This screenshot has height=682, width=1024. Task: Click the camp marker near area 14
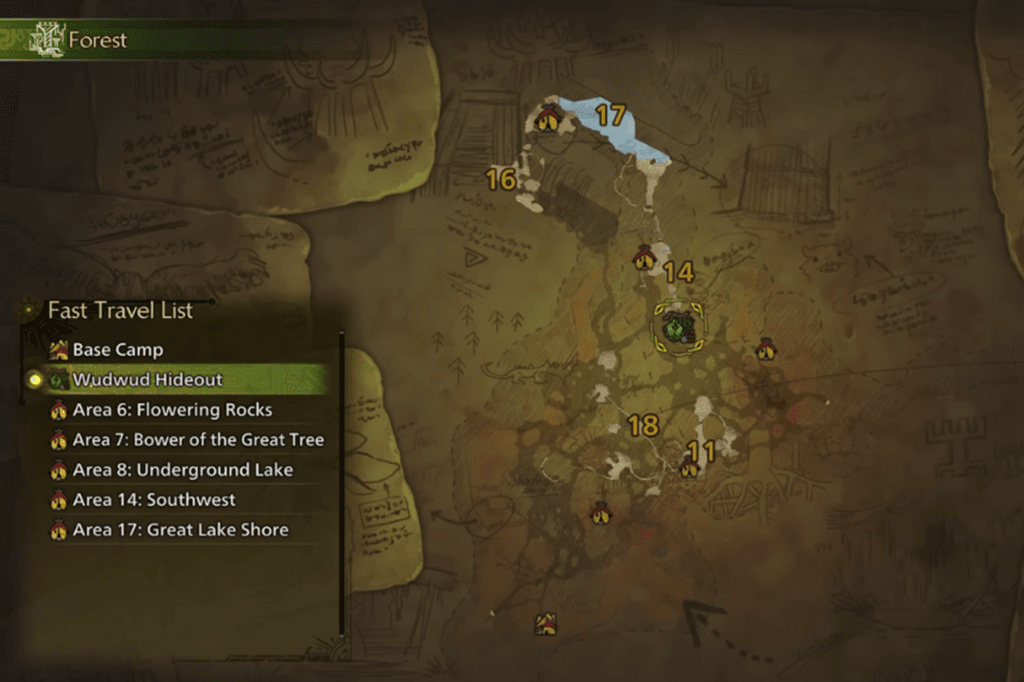click(x=644, y=258)
